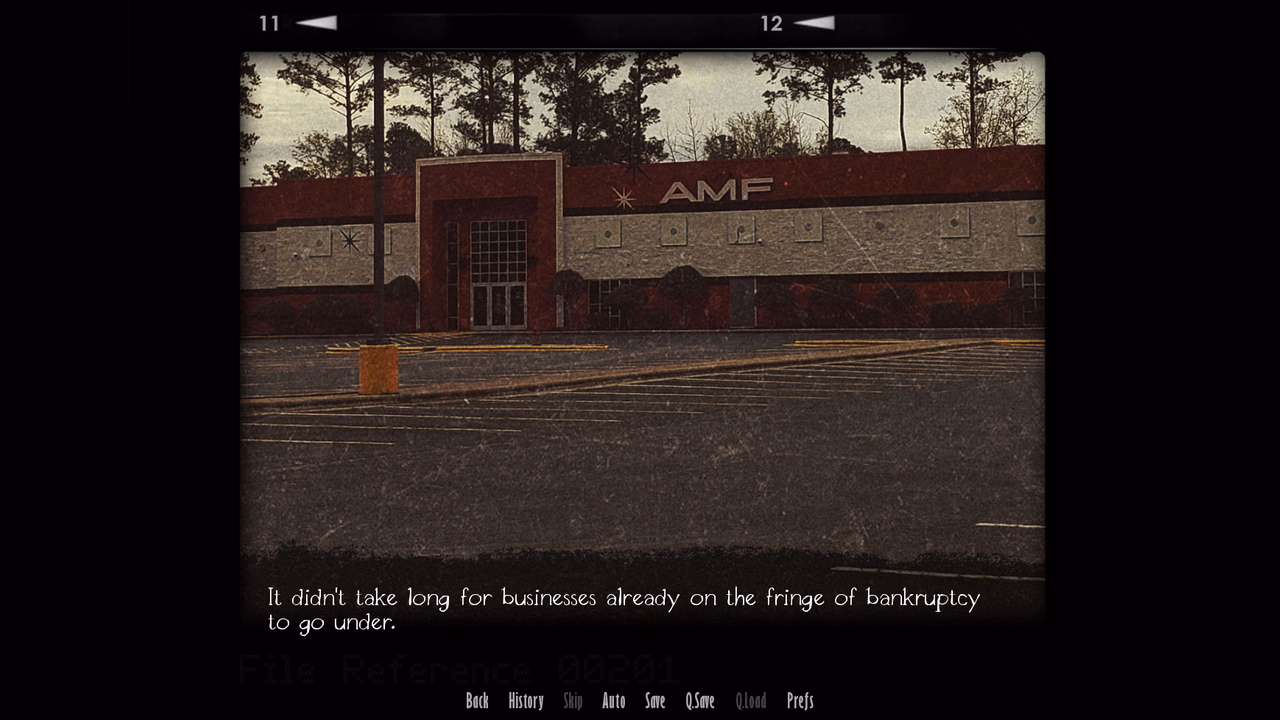Image resolution: width=1280 pixels, height=720 pixels.
Task: Open the Save screen
Action: [654, 701]
